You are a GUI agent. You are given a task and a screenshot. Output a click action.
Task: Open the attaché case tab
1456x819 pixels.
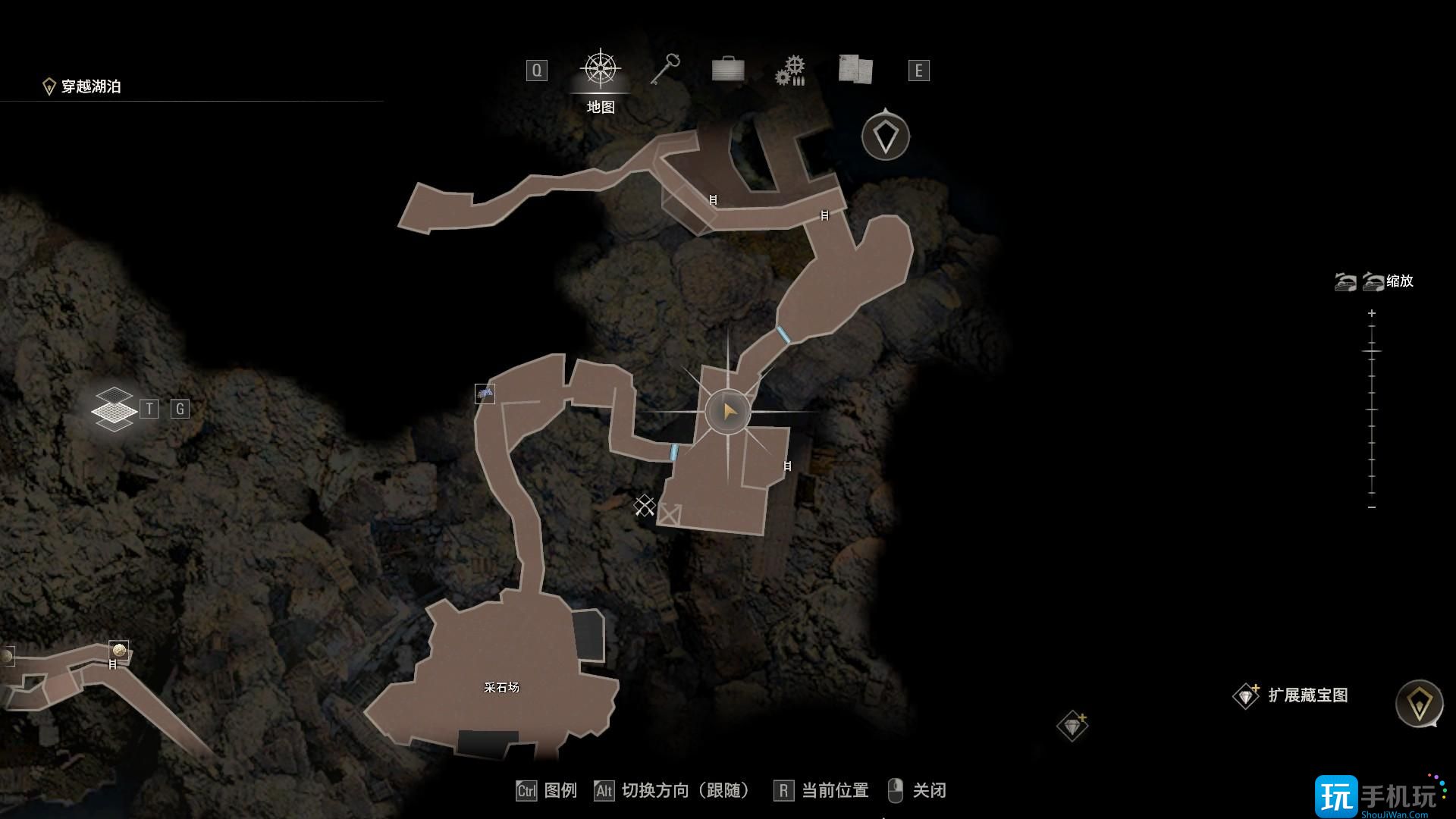pyautogui.click(x=728, y=70)
